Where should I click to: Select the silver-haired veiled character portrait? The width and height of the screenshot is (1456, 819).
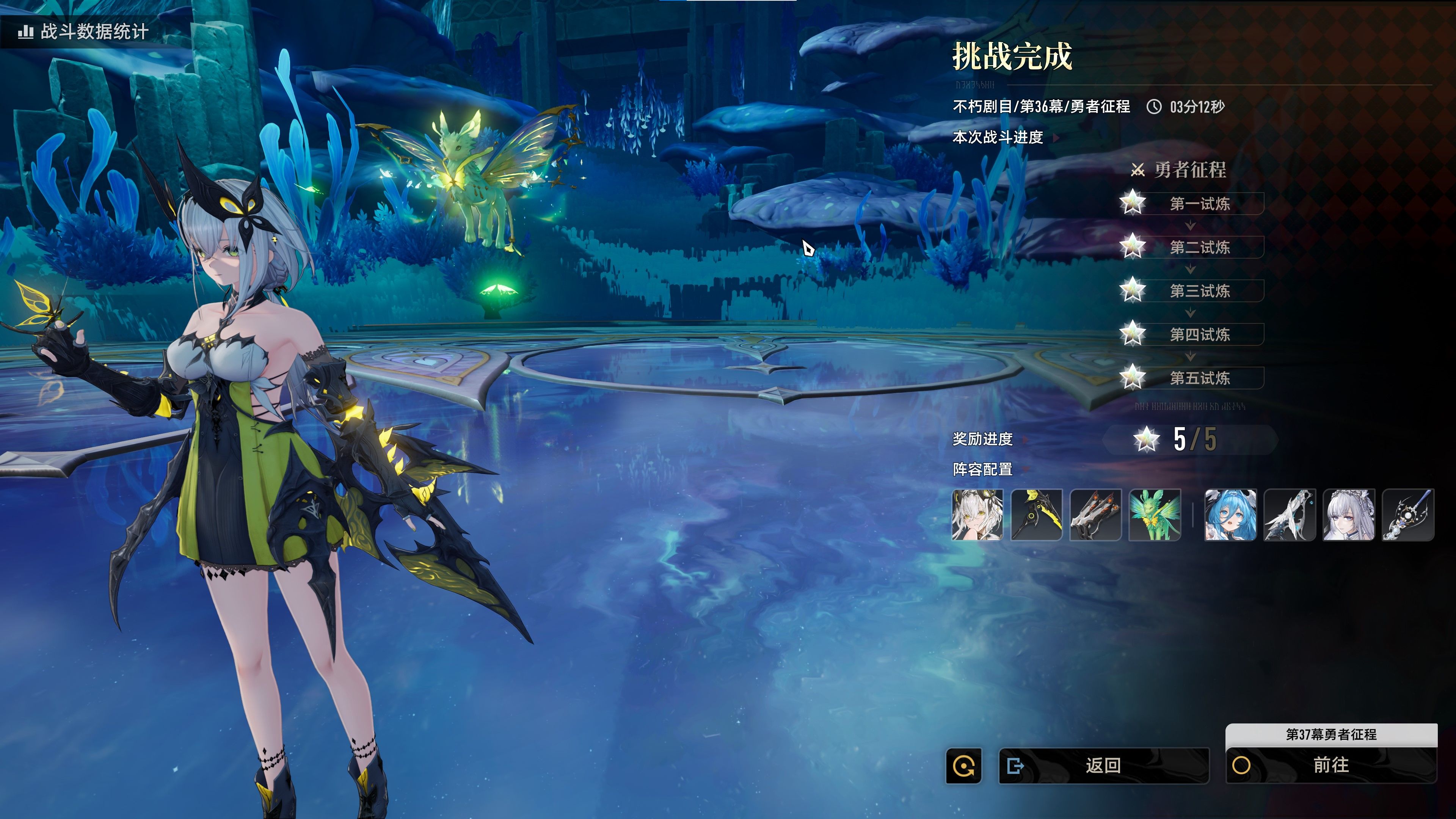point(1349,515)
